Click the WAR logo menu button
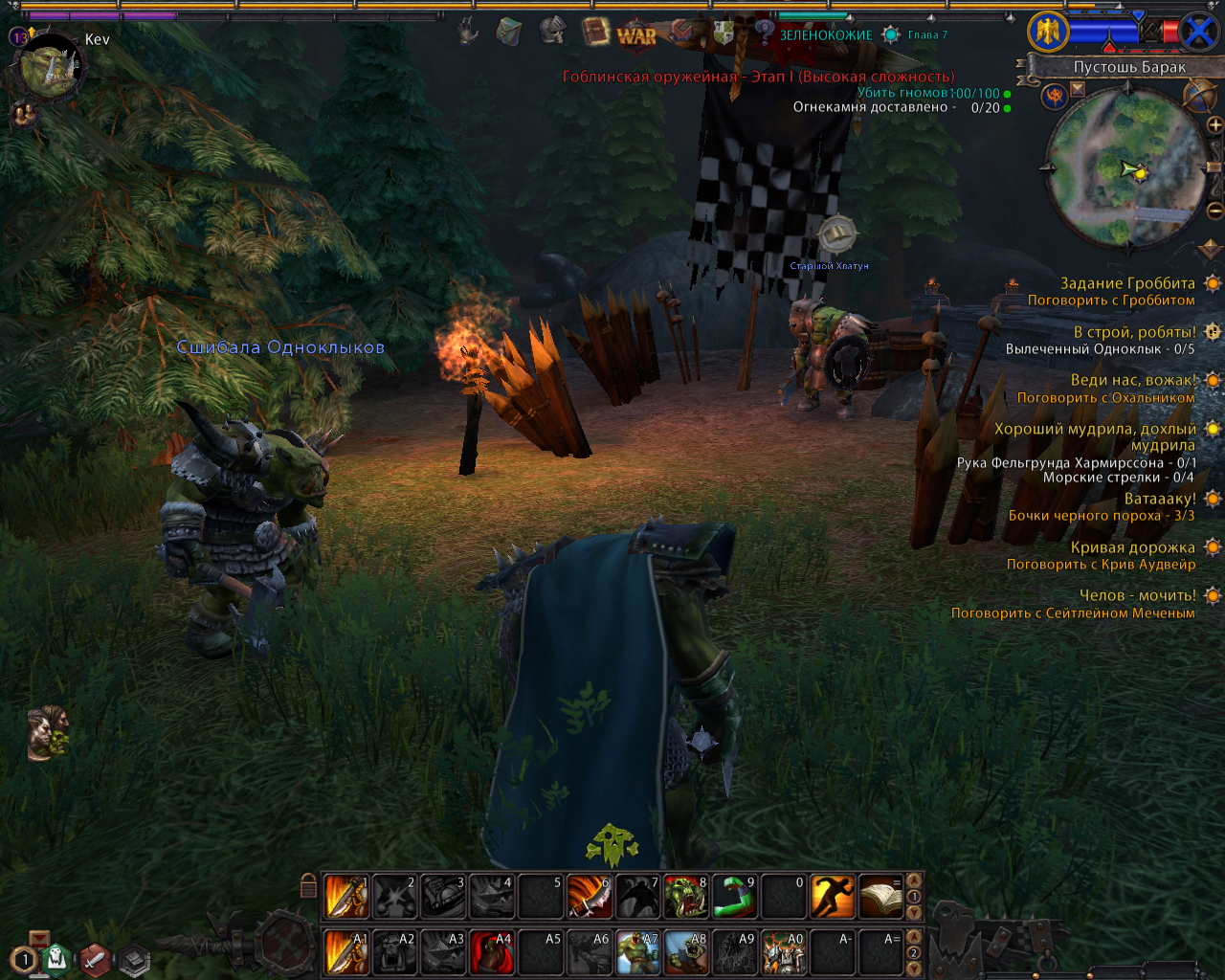Screen dimensions: 1225x980 tap(636, 35)
